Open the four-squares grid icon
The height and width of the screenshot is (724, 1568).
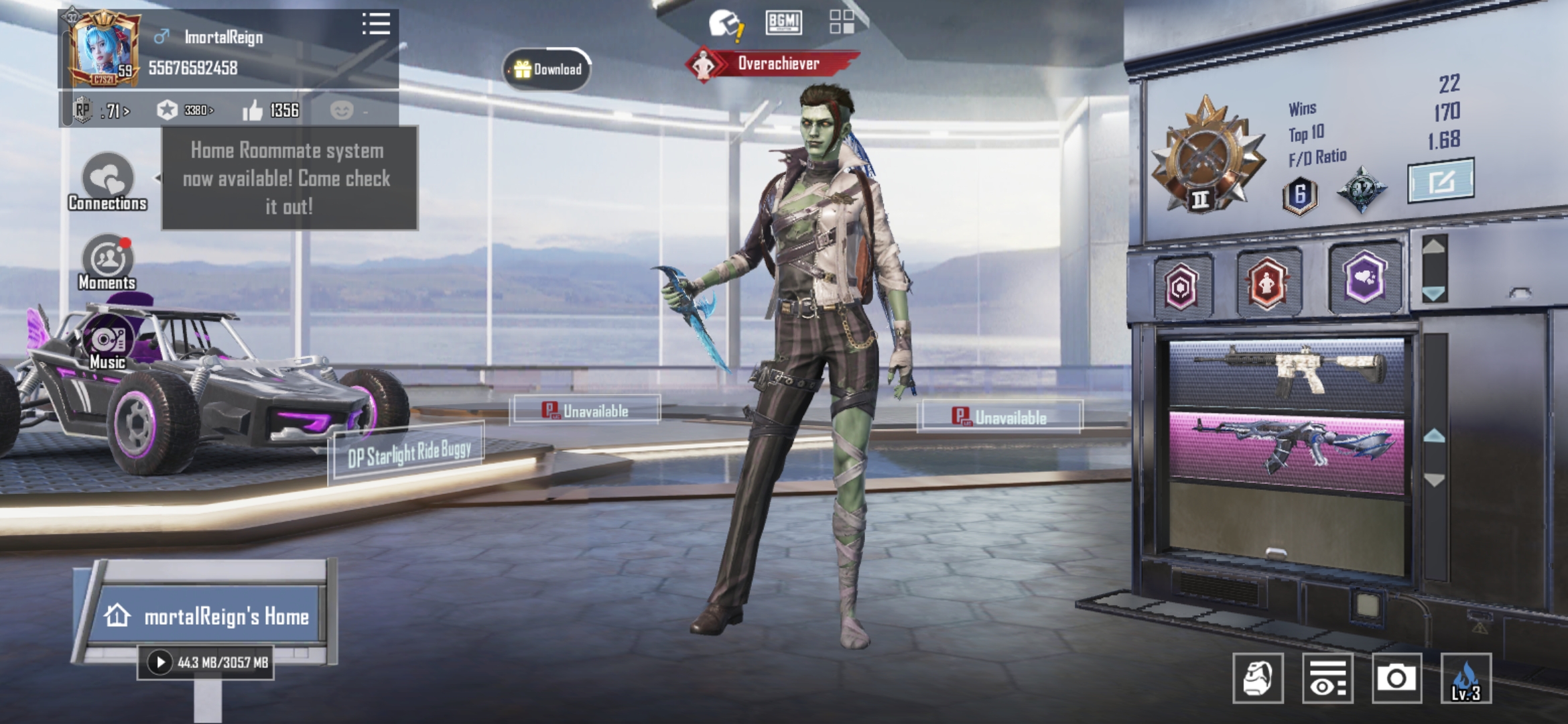pos(842,22)
